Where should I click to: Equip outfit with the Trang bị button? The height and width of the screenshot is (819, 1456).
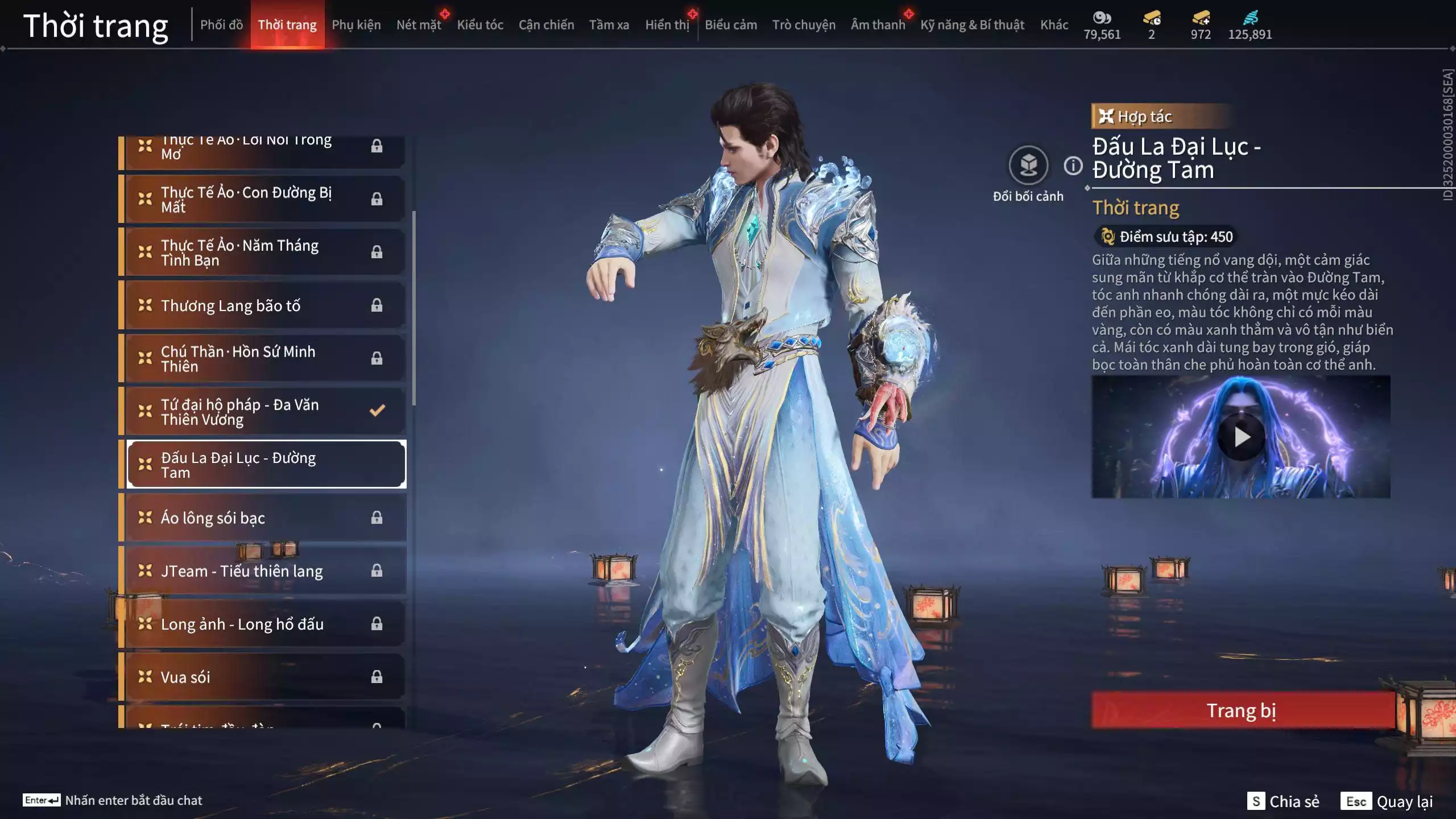click(x=1242, y=710)
